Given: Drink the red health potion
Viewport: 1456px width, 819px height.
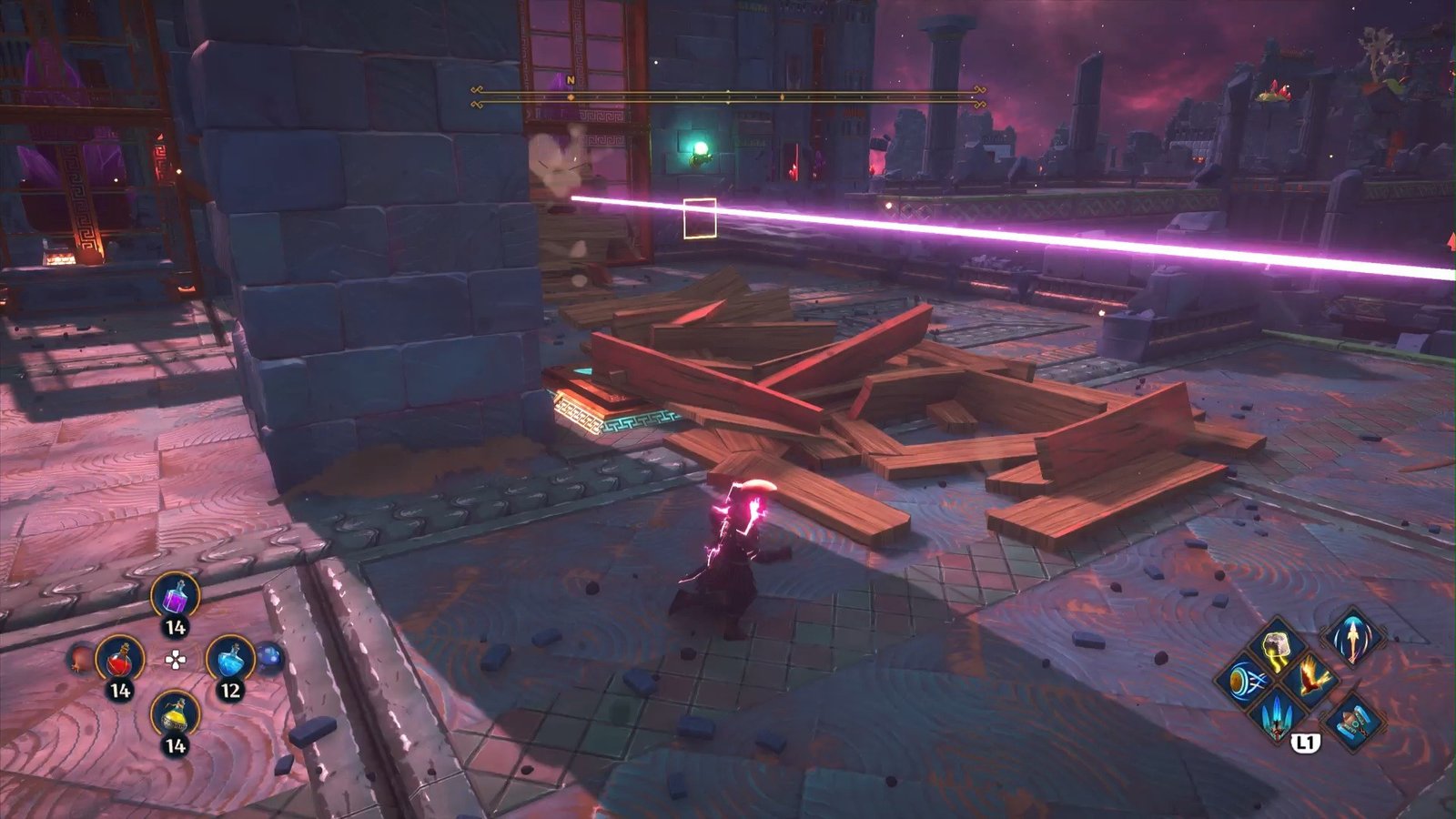Looking at the screenshot, I should pos(120,659).
